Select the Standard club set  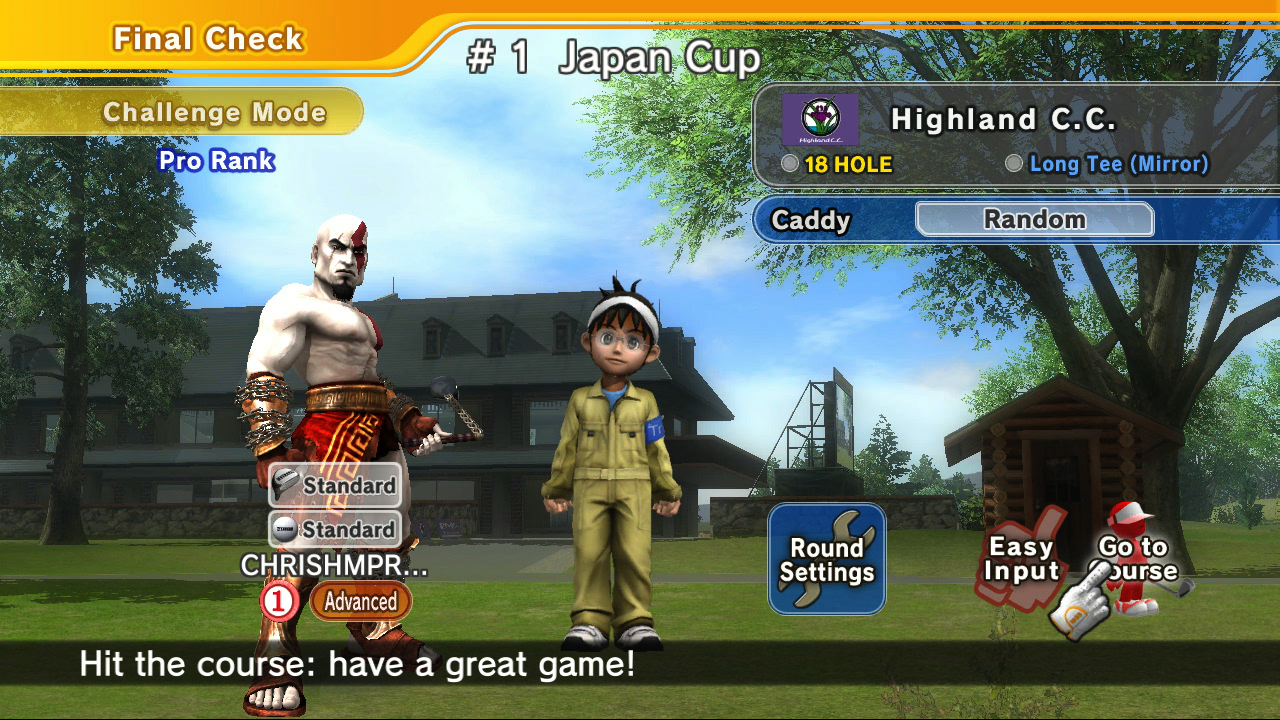pos(335,485)
